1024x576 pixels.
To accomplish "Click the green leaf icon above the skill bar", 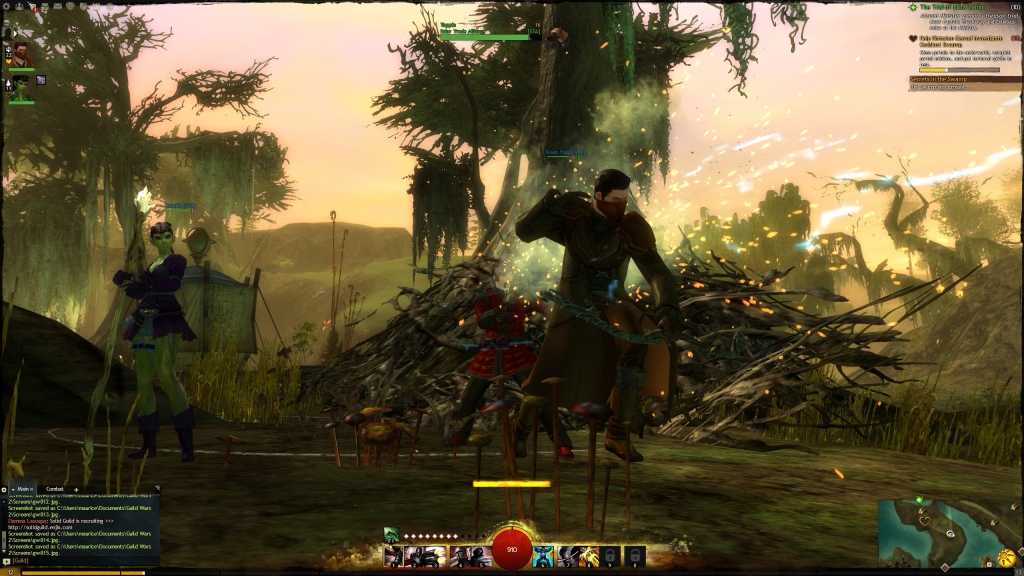I will [x=392, y=535].
